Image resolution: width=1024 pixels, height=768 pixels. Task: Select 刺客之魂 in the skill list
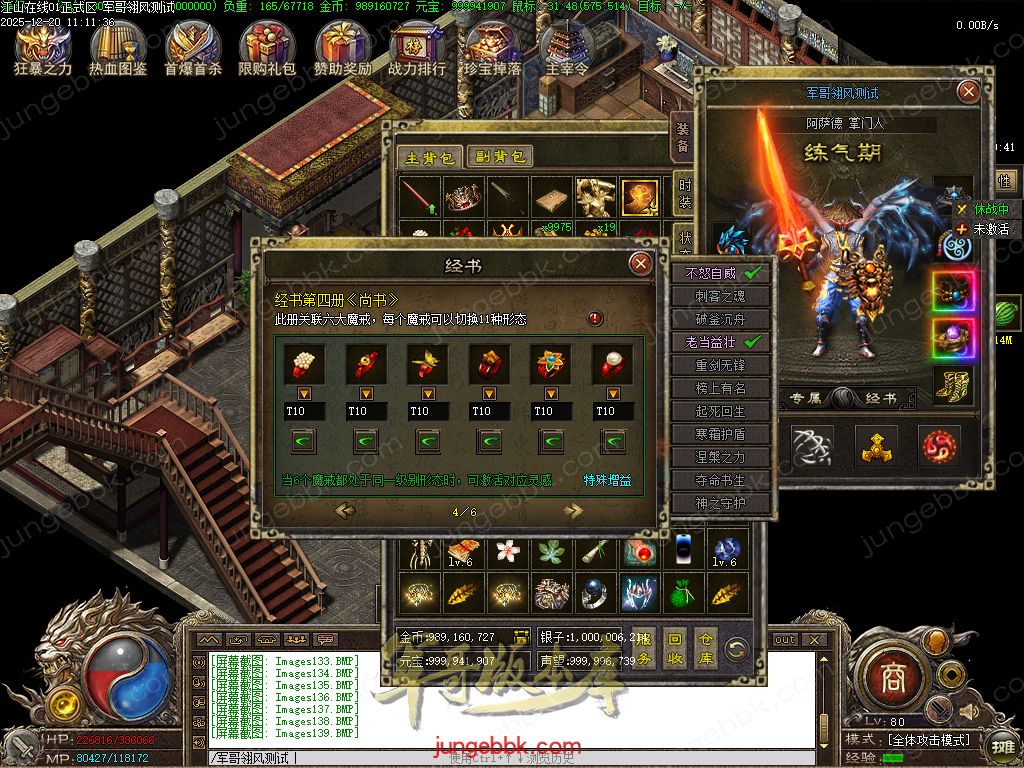(x=721, y=296)
